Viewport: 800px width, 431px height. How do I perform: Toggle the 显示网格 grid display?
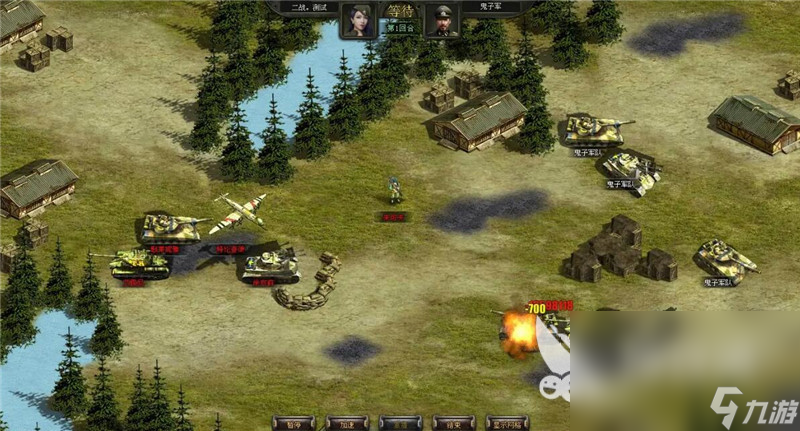[506, 423]
